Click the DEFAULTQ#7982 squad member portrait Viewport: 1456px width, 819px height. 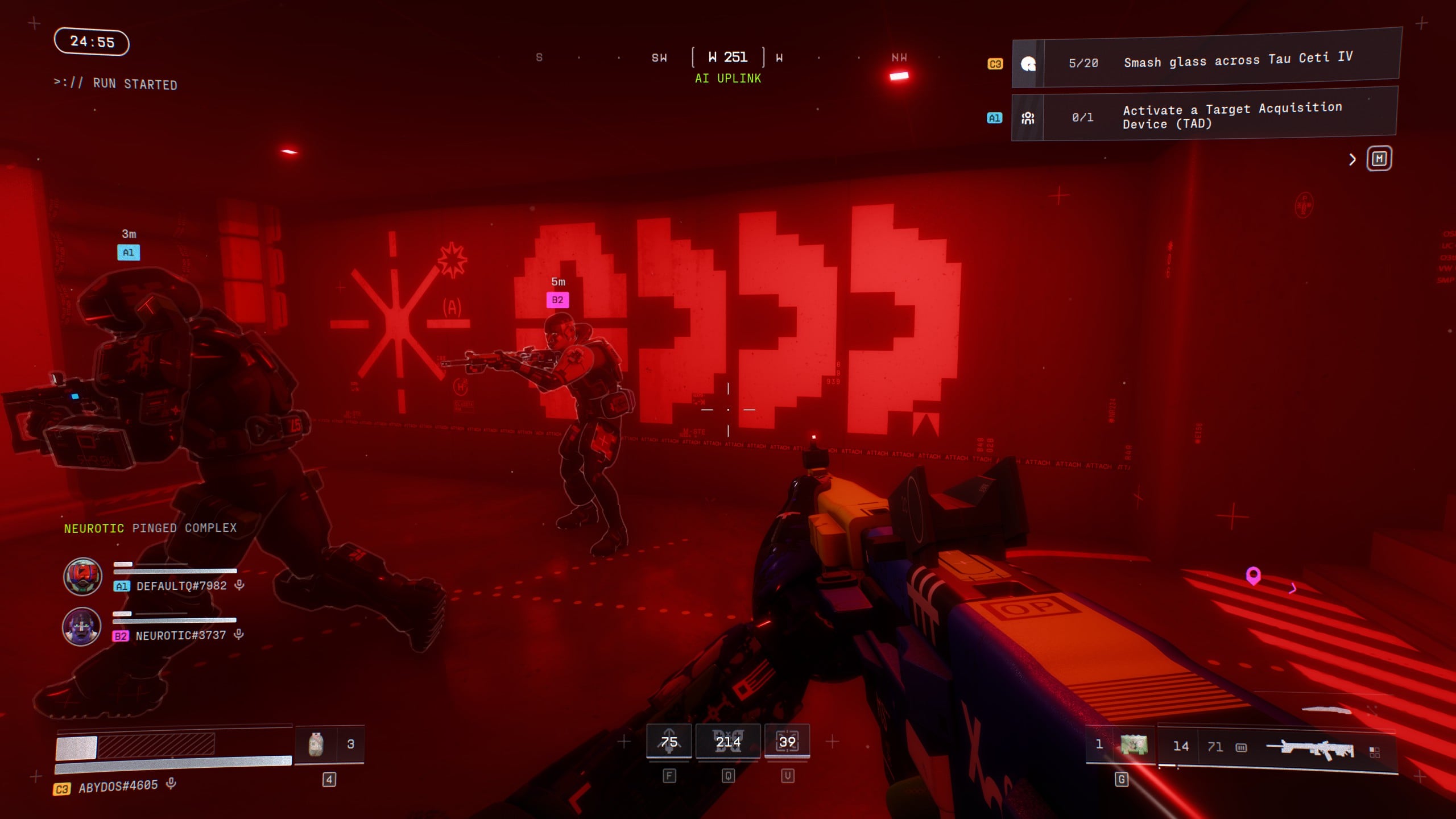pos(82,577)
